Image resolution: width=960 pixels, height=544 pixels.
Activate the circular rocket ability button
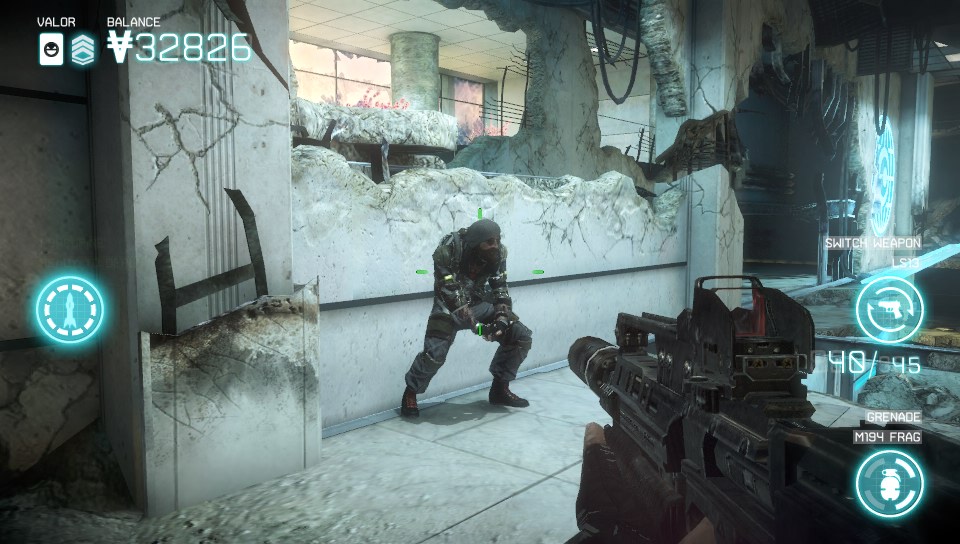pos(70,307)
